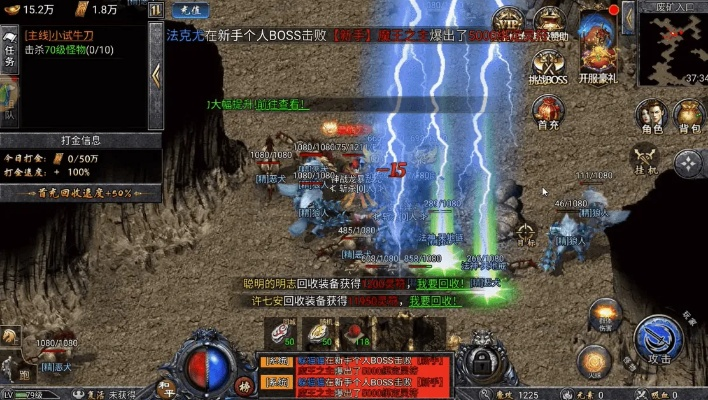Collapse the quest panel with the arrow

click(156, 73)
